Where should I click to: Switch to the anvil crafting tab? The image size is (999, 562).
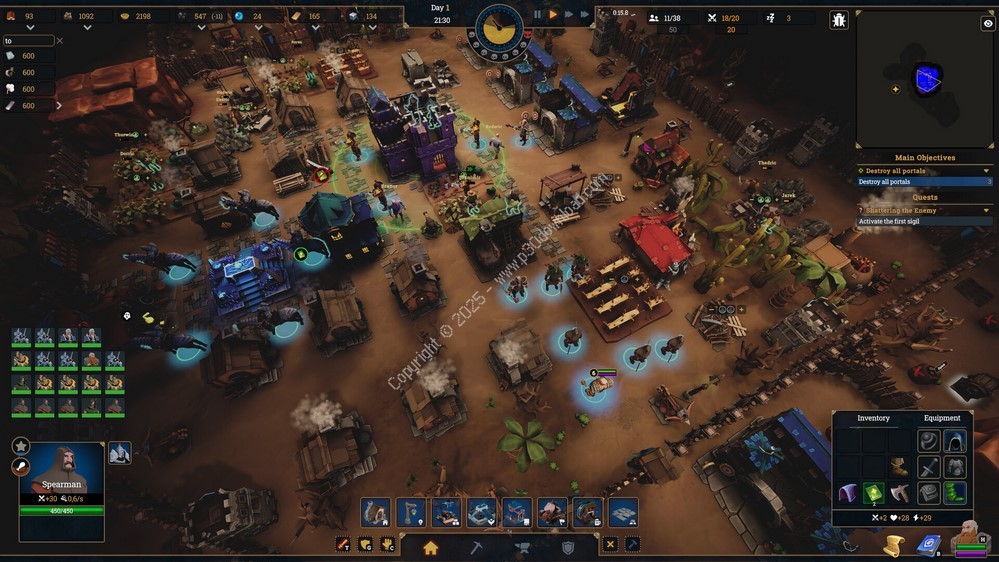click(522, 547)
